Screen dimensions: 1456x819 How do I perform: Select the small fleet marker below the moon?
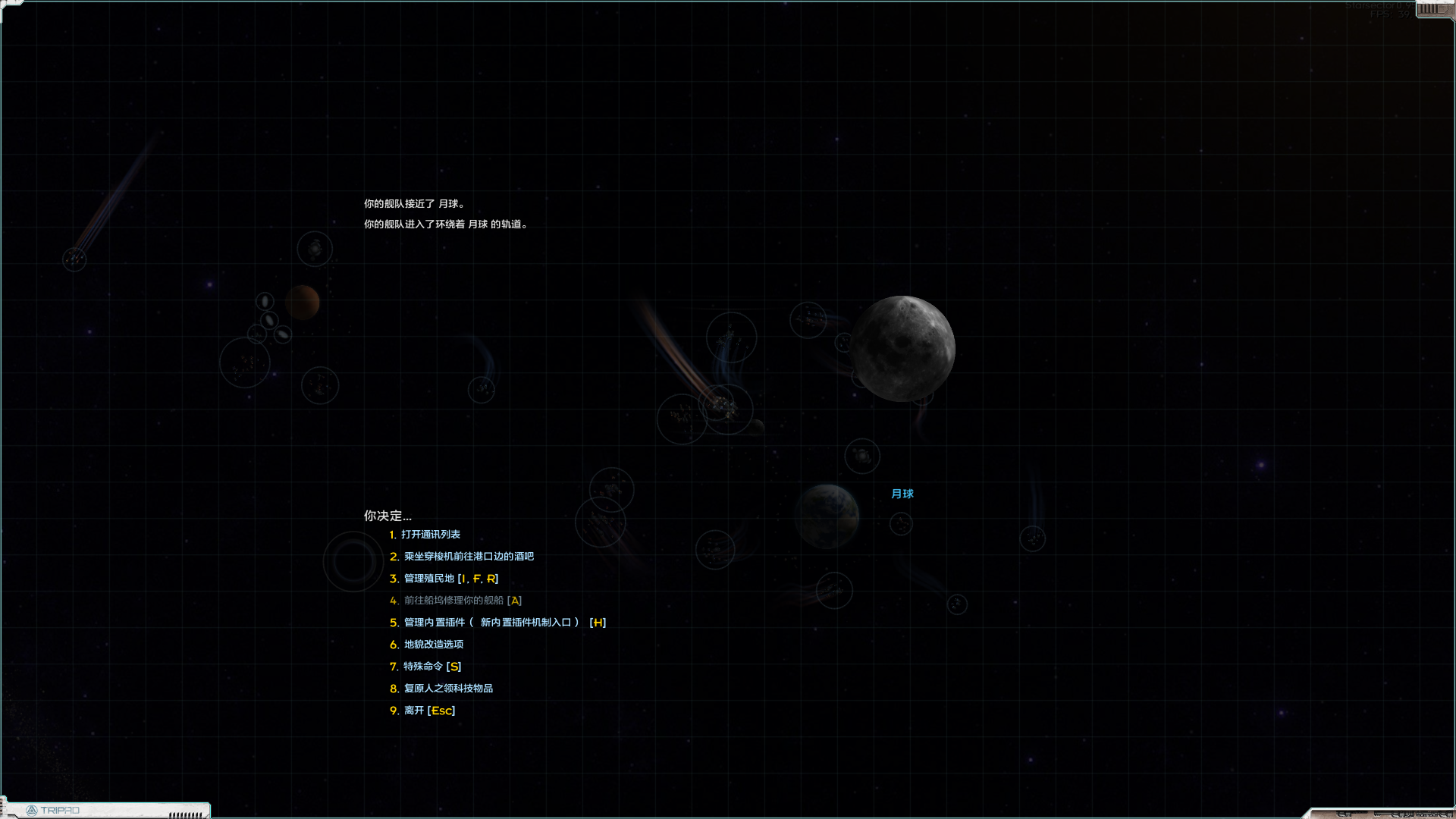point(862,456)
